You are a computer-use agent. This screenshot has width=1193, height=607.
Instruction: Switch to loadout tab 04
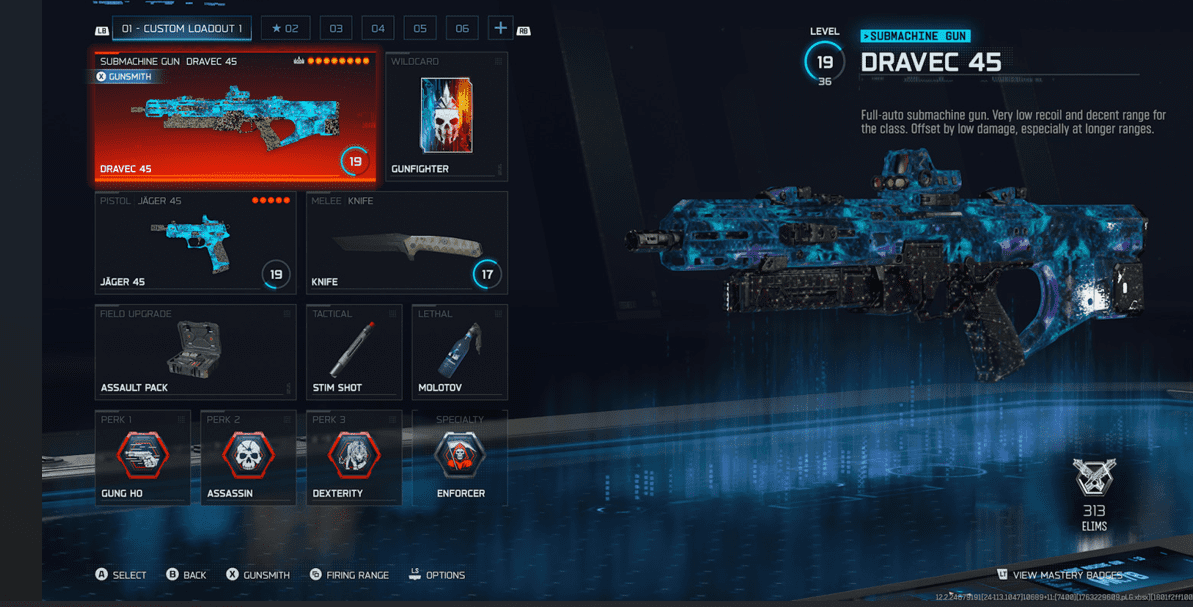pyautogui.click(x=378, y=29)
